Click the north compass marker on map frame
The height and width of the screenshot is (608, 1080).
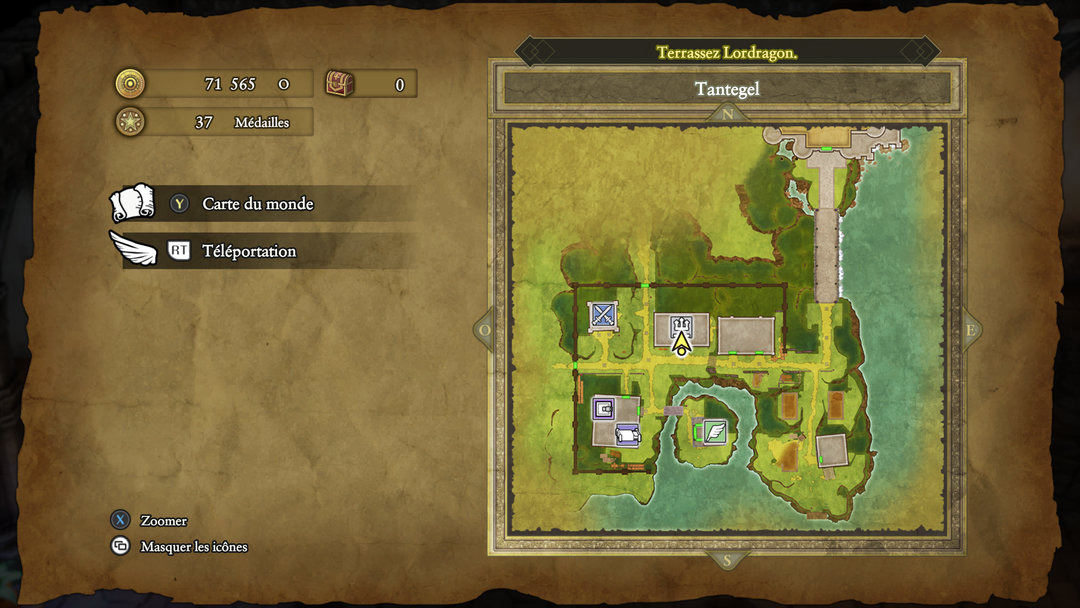click(x=727, y=114)
